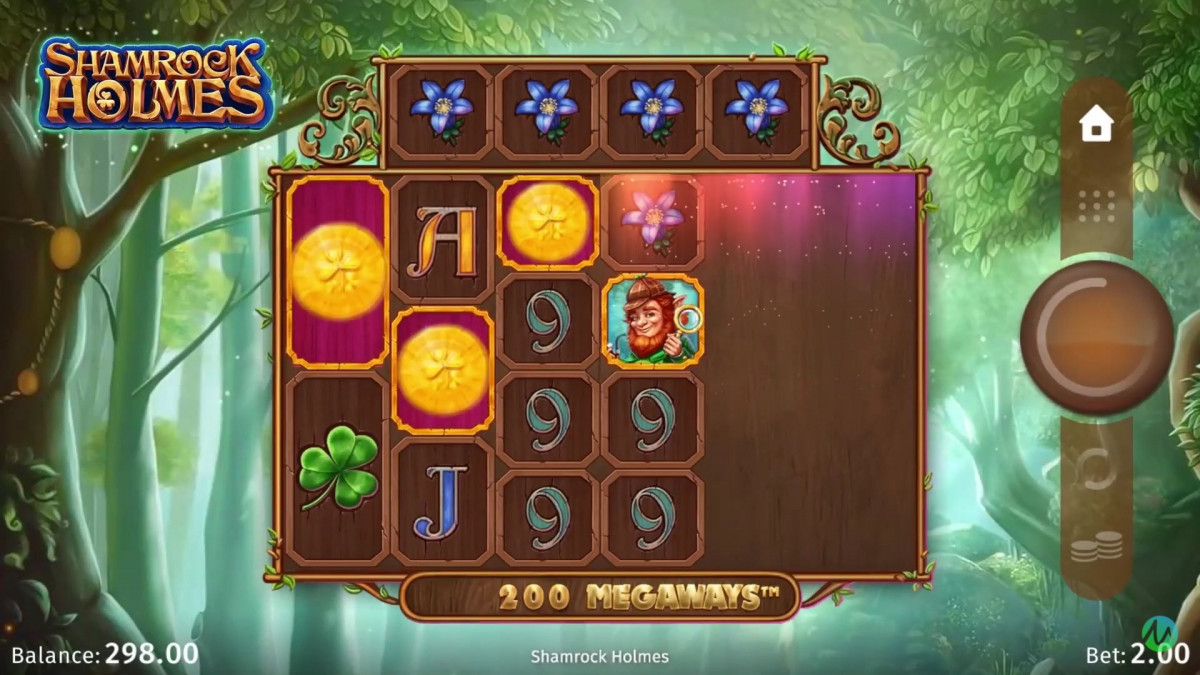Open bet settings via coin stack icon
This screenshot has width=1200, height=675.
point(1095,548)
